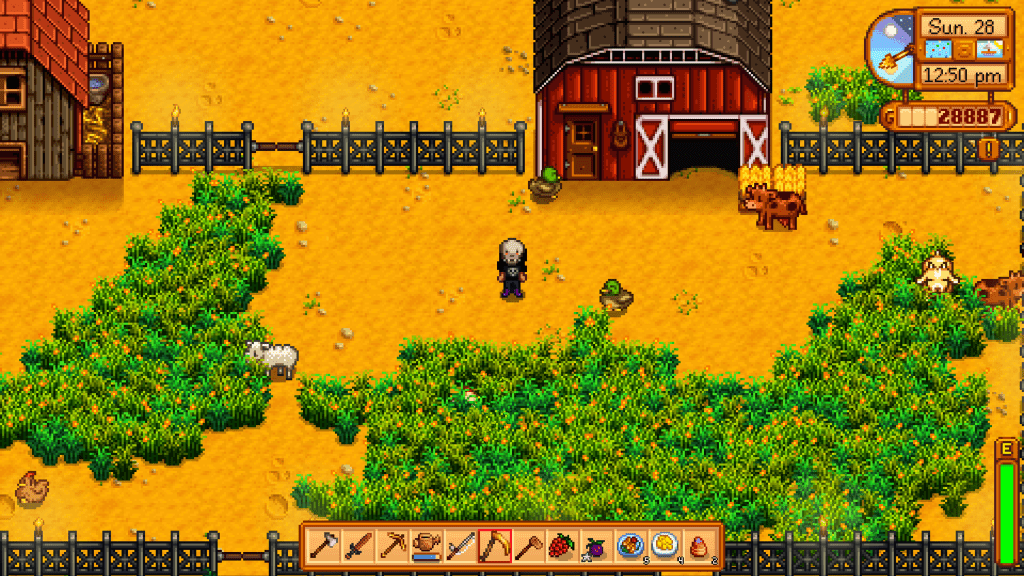Choose the pickaxe tool slot
Screen dimensions: 1024x576
pyautogui.click(x=392, y=546)
